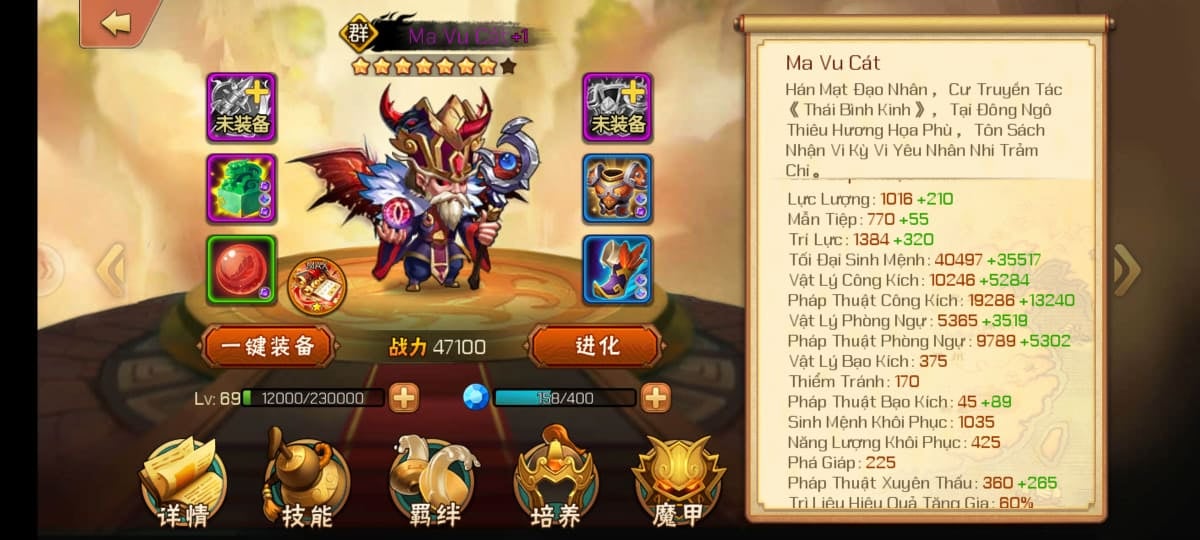Select the green jade seal equipment slot
This screenshot has height=540, width=1200.
coord(241,188)
